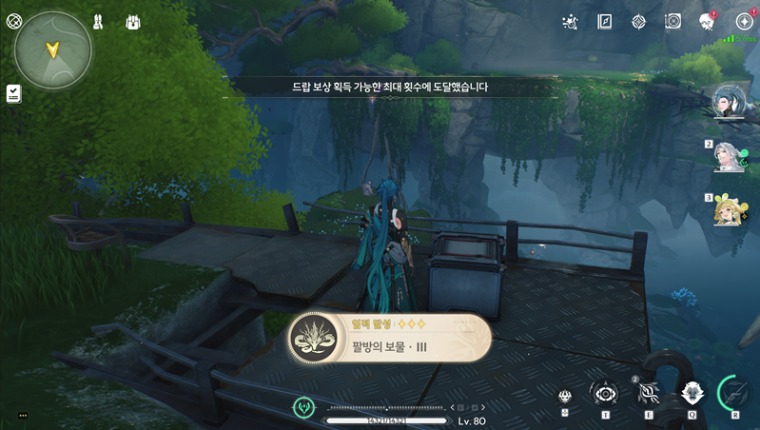Trigger the white beast echo skill icon
Image resolution: width=760 pixels, height=430 pixels.
690,394
